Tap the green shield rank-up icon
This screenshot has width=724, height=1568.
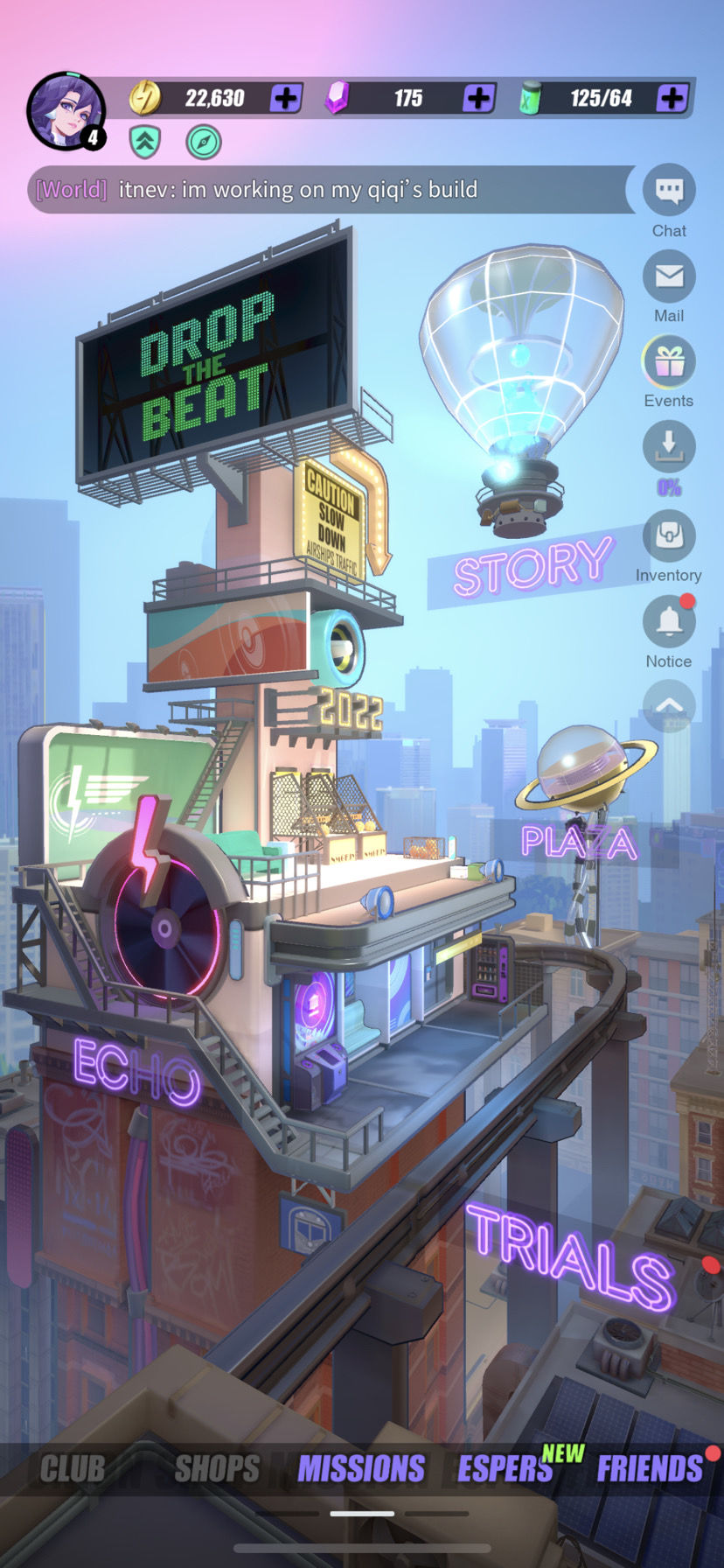click(x=145, y=142)
